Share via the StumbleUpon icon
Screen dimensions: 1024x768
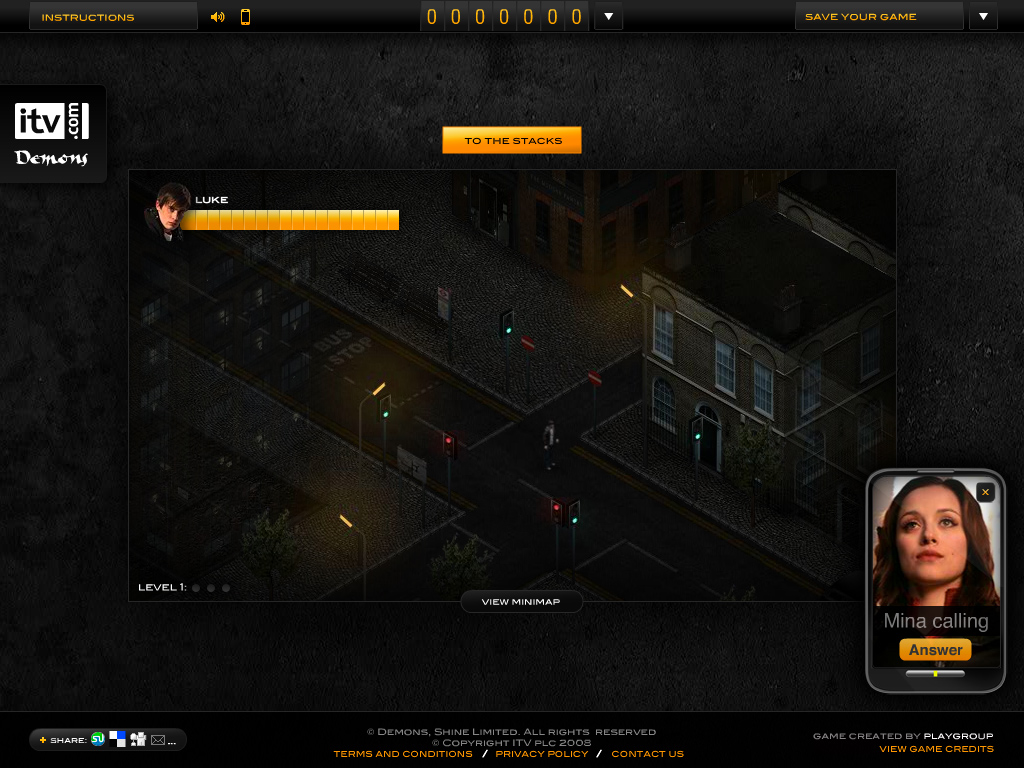coord(98,739)
